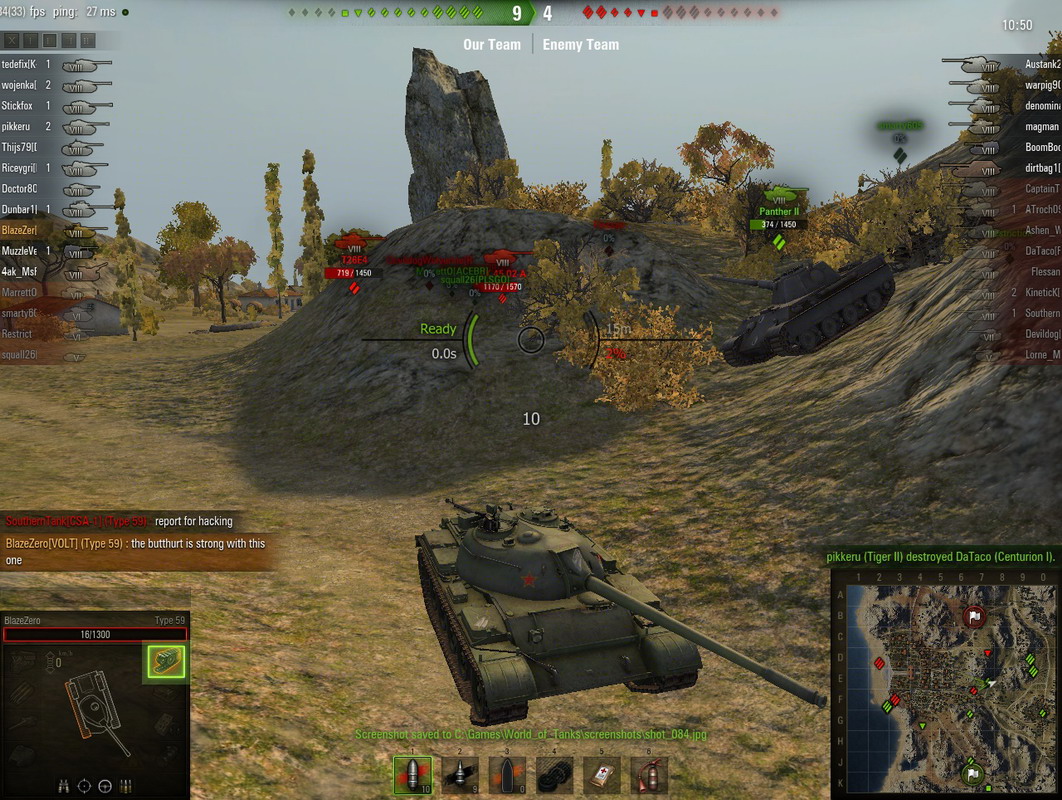The image size is (1062, 800).
Task: Click the gunner crosshair crew icon
Action: click(x=84, y=785)
